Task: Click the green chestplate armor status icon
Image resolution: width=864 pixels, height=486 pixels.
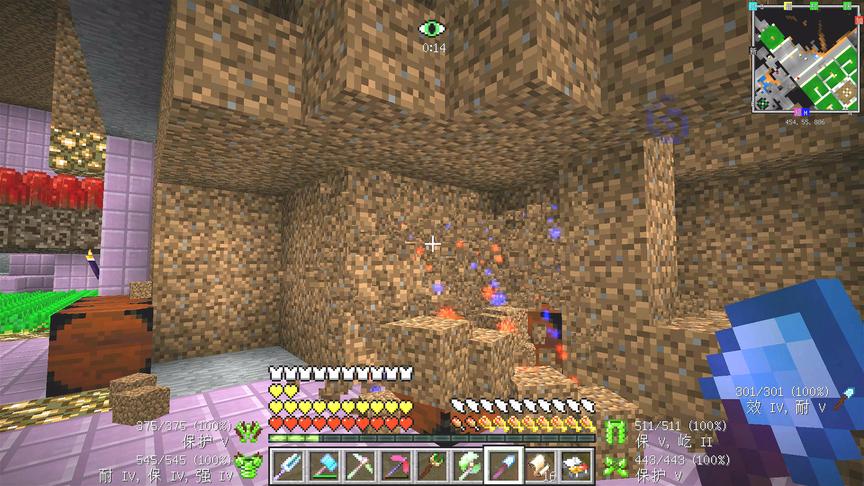Action: [248, 464]
